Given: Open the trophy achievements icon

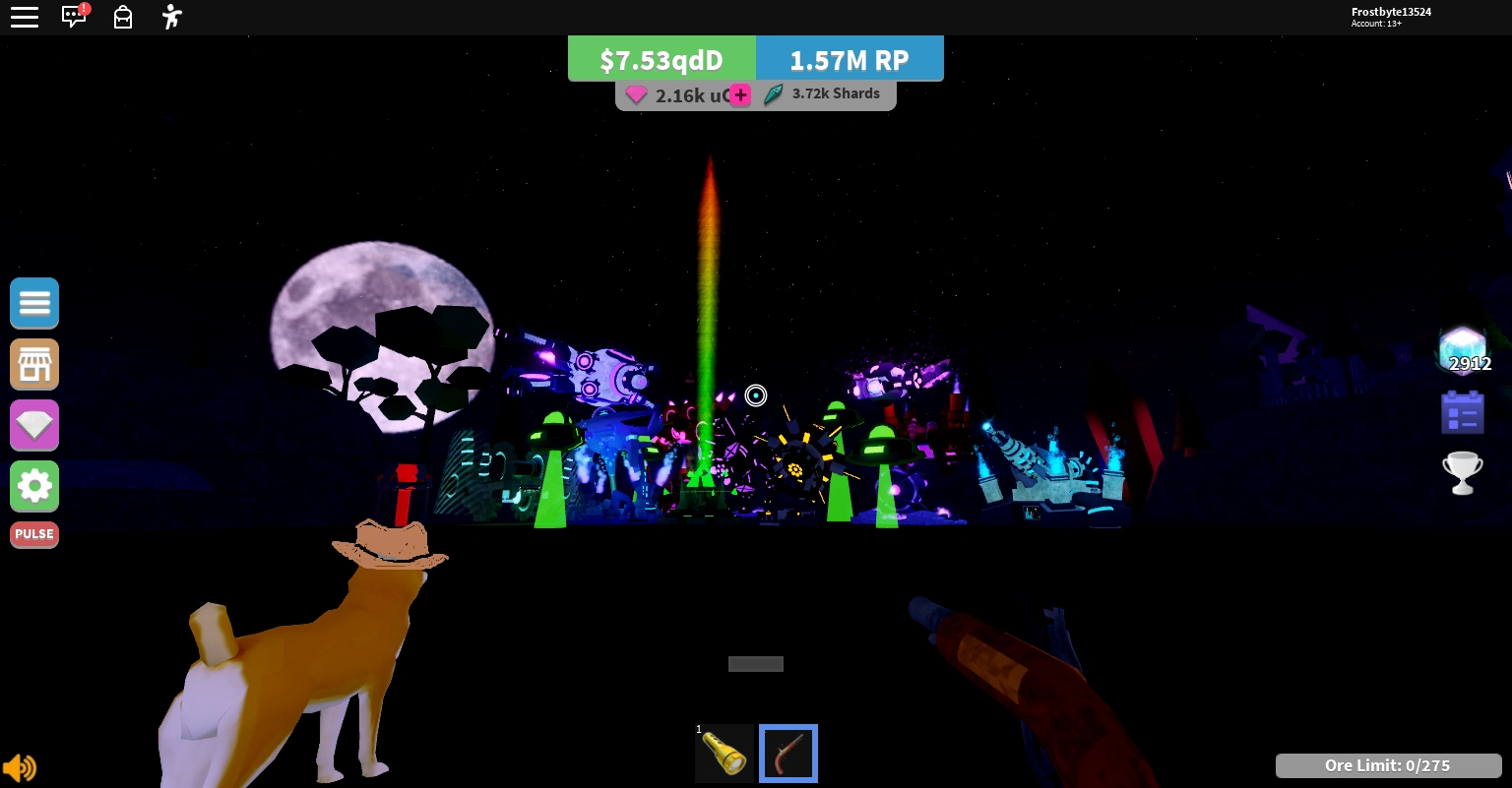Looking at the screenshot, I should (x=1463, y=472).
